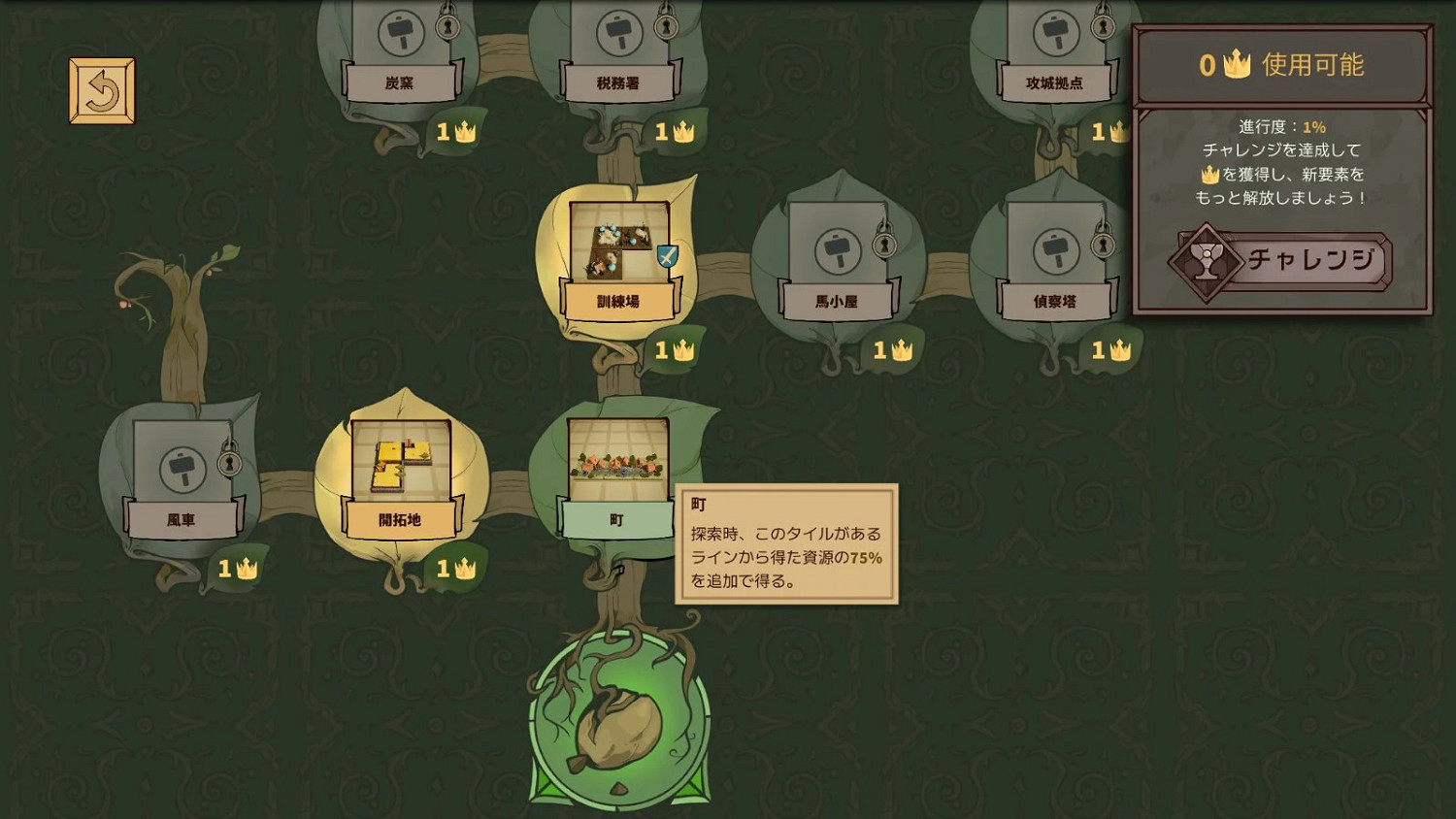Click the hammer icon on the 炭窯 node
The width and height of the screenshot is (1456, 819).
(399, 32)
